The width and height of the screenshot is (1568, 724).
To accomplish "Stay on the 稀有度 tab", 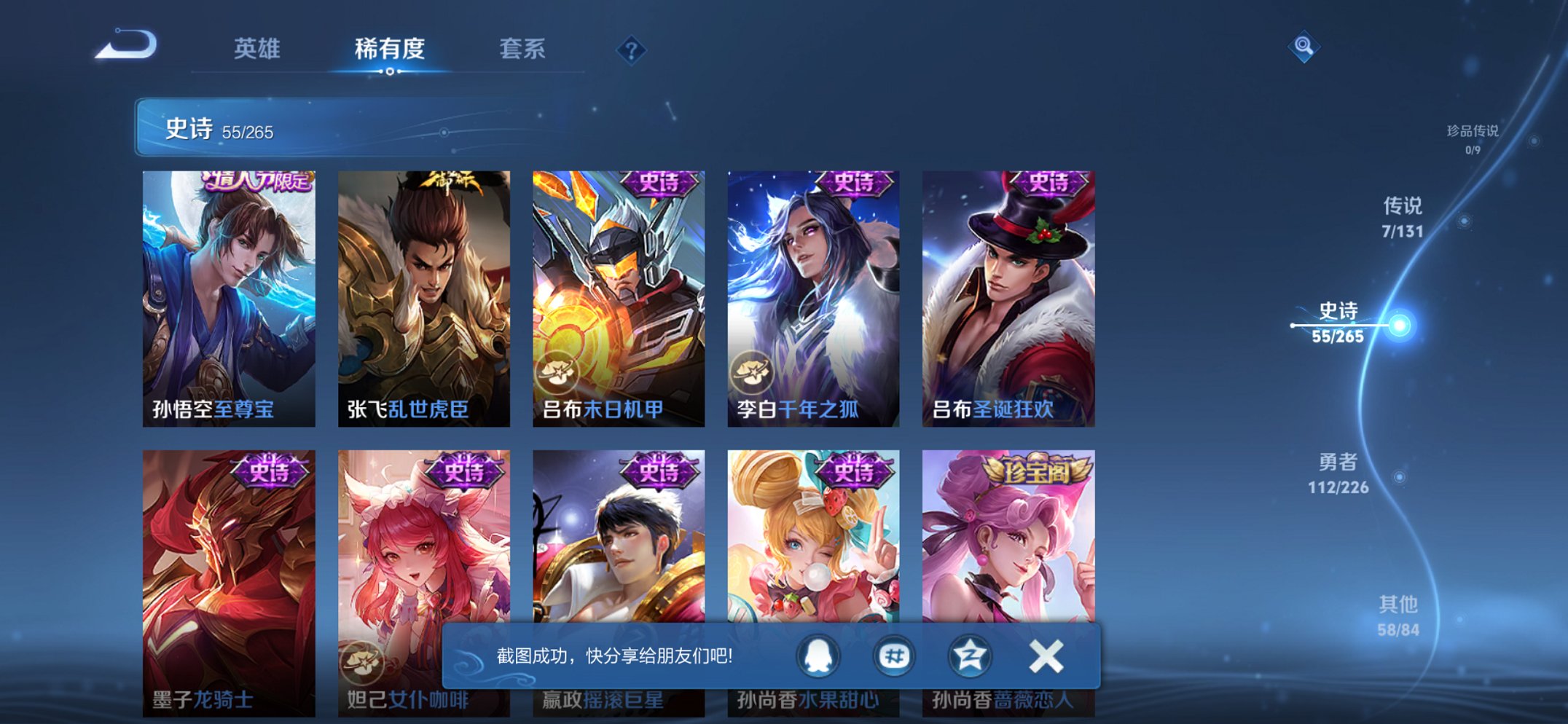I will pos(390,48).
